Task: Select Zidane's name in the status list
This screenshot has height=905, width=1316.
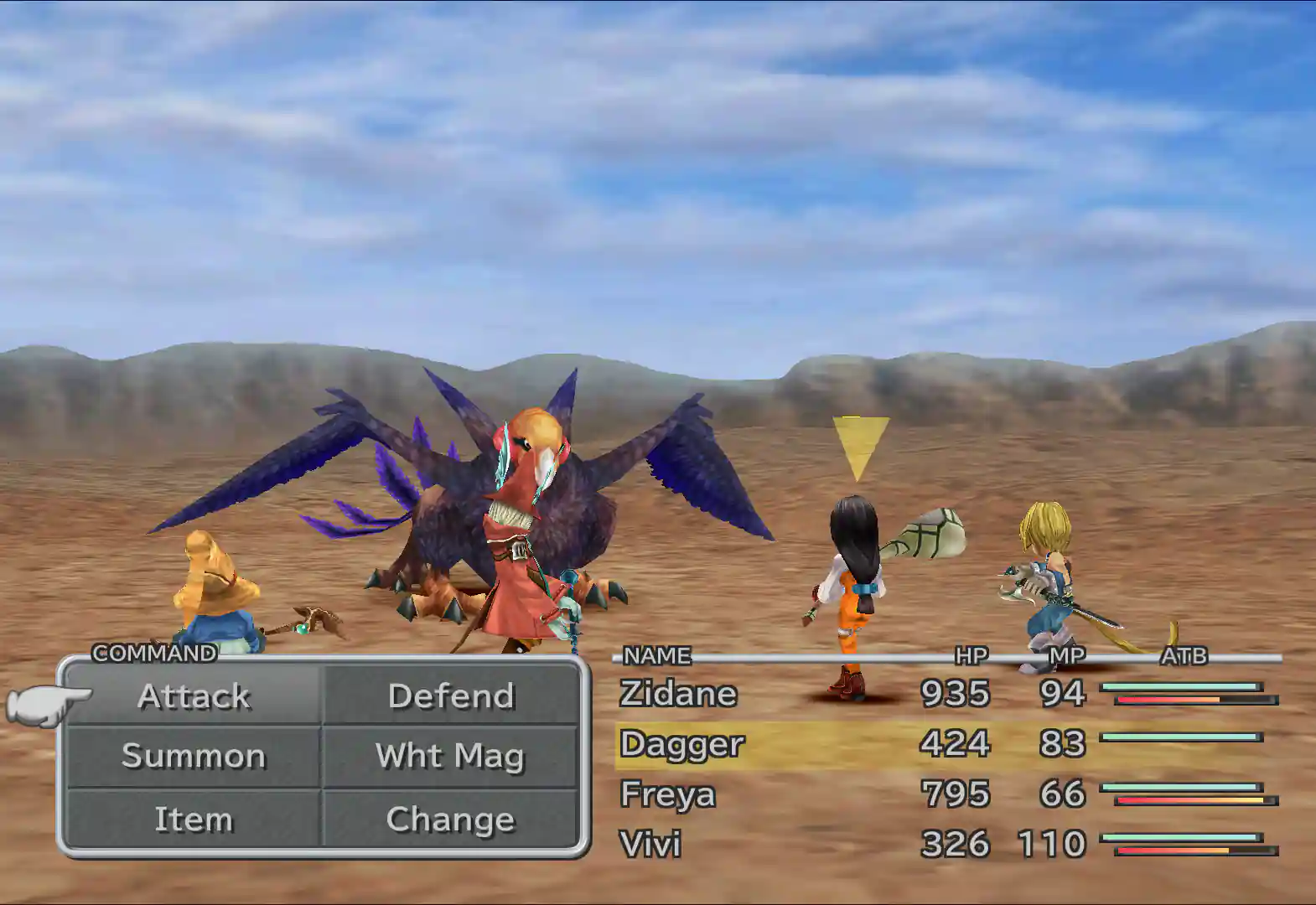Action: (x=677, y=694)
